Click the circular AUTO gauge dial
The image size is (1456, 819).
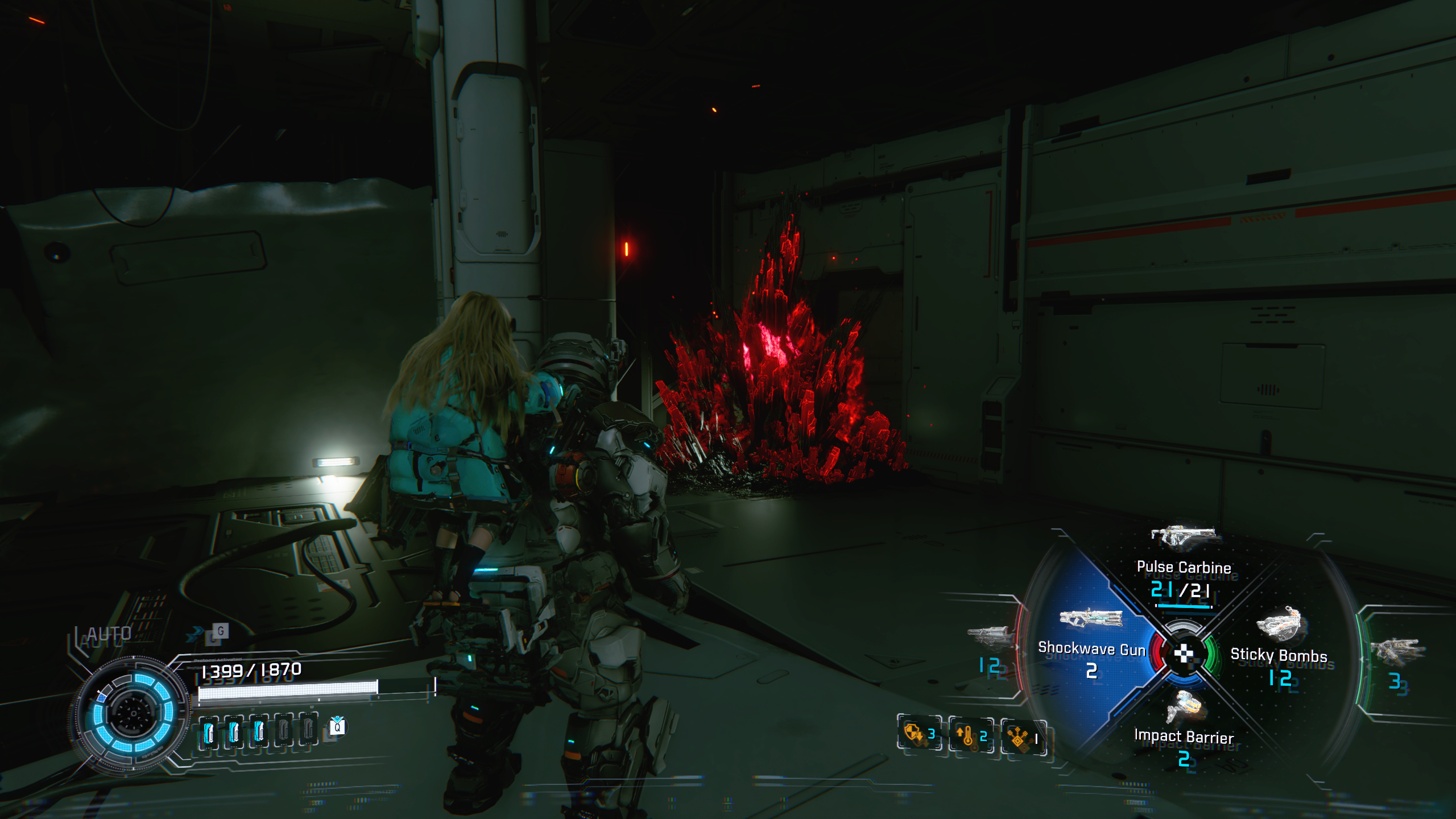coord(135,711)
